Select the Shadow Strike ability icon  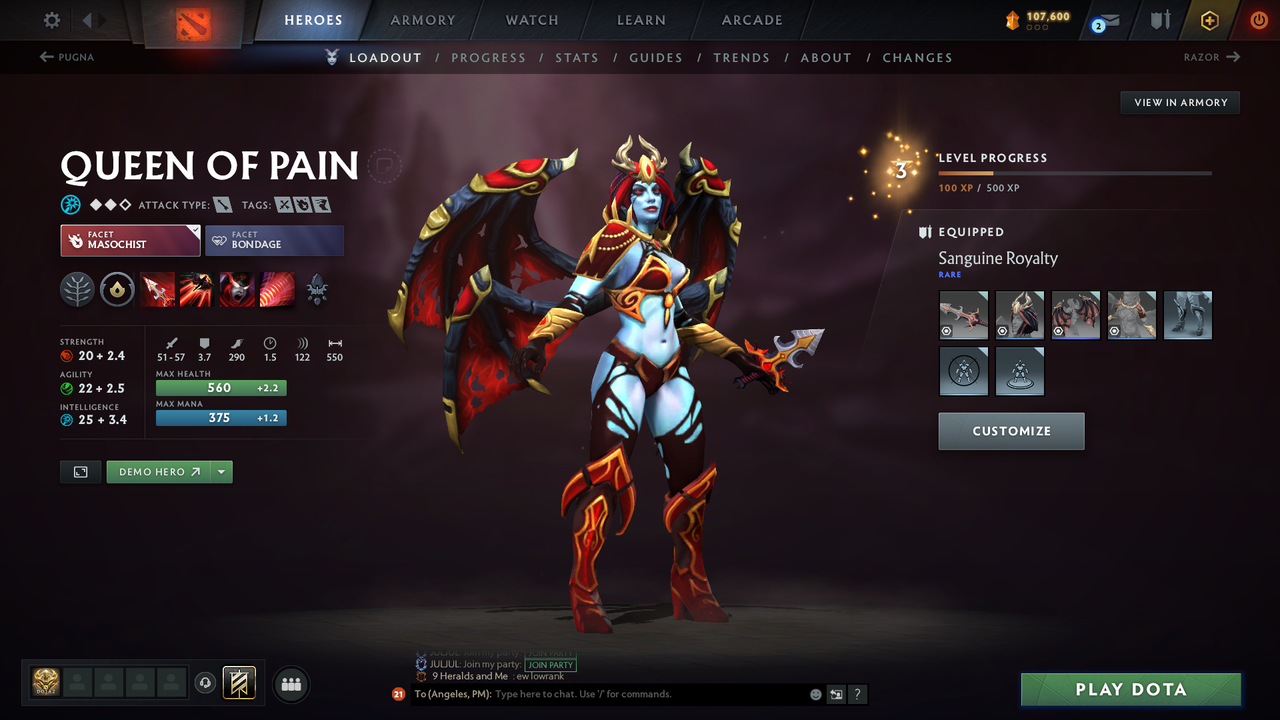[157, 290]
